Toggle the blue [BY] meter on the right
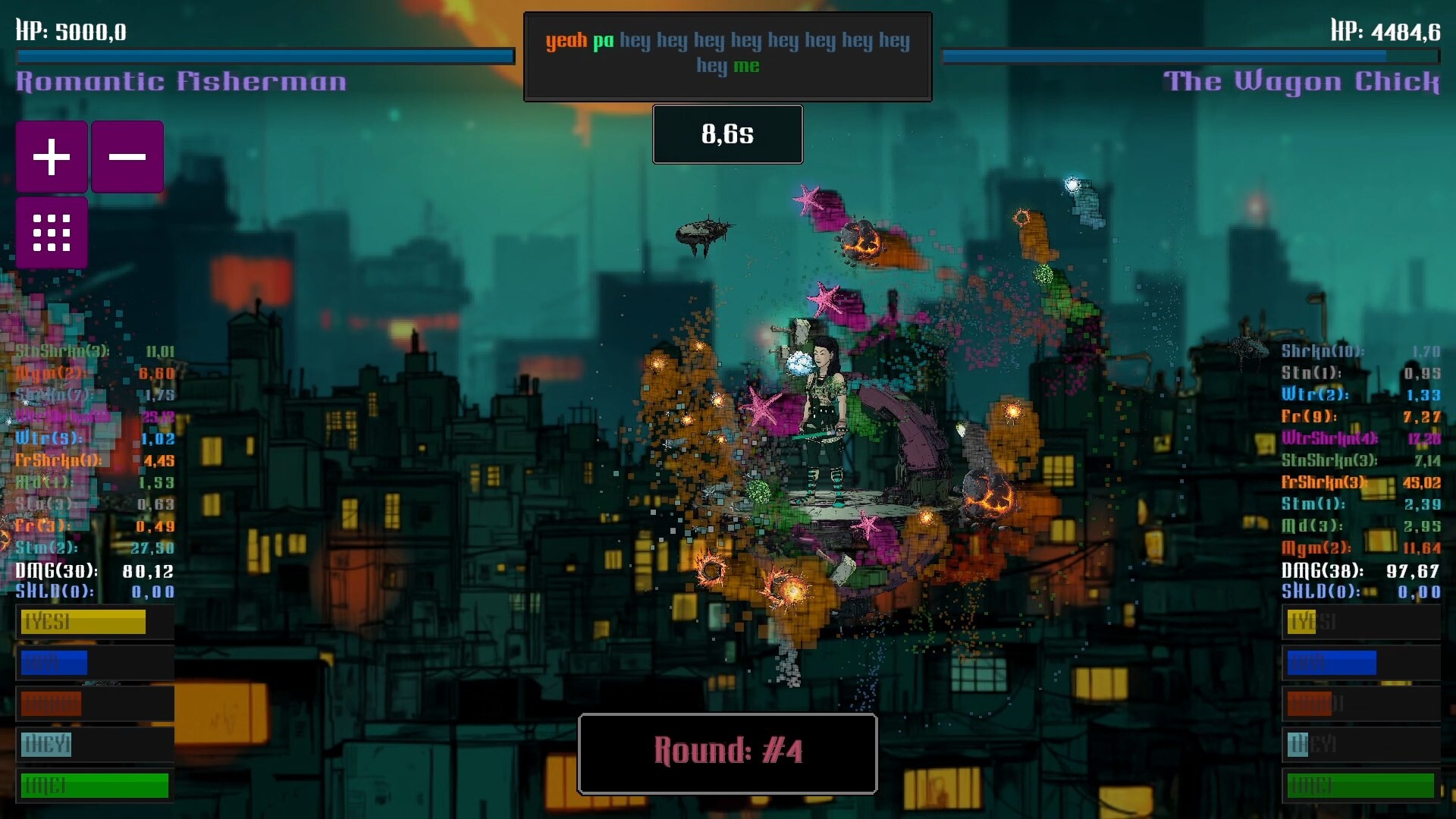Viewport: 1456px width, 819px height. [1331, 664]
